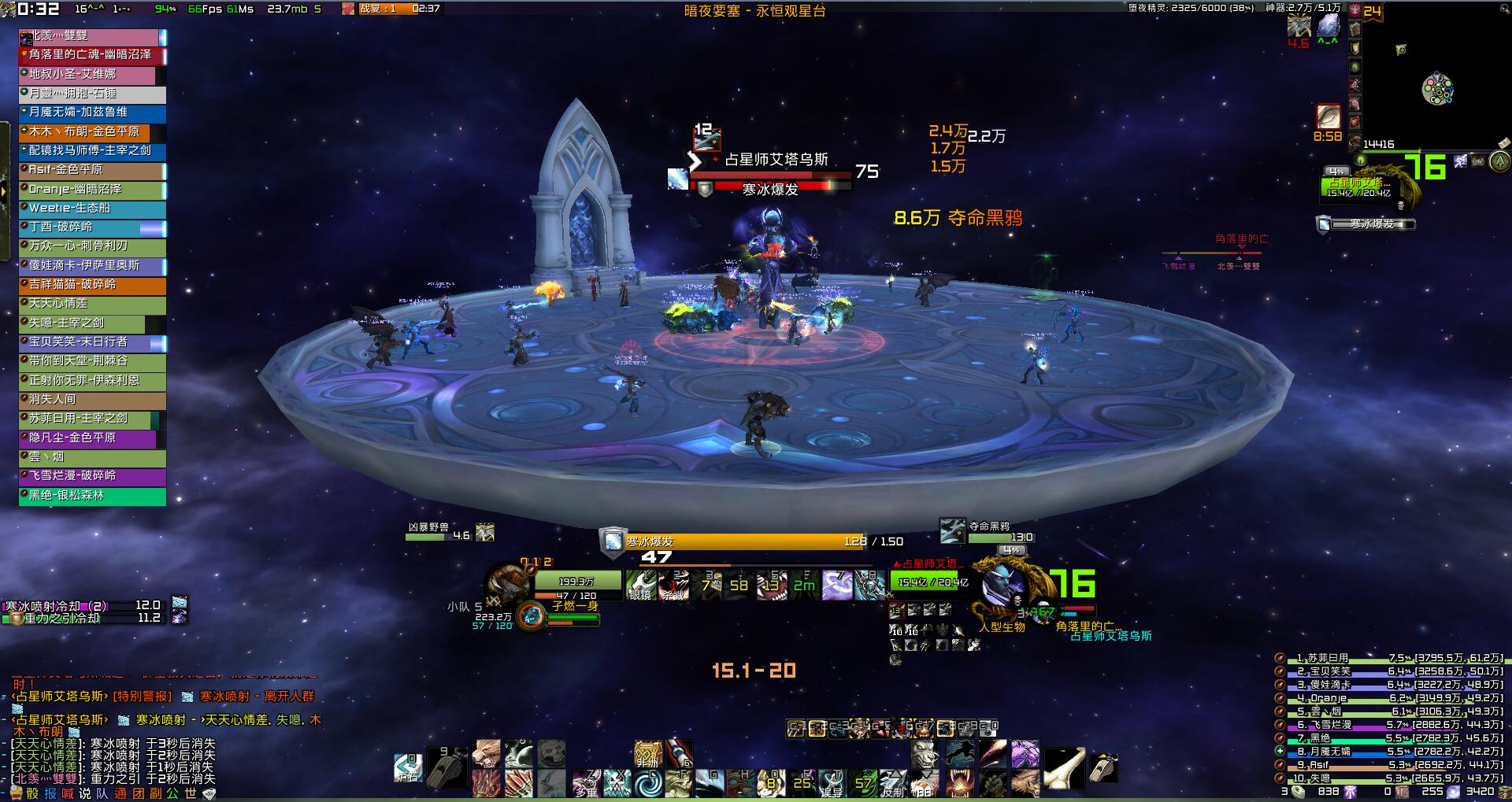Select raid member 北羡灬雙雙 frame

pyautogui.click(x=92, y=36)
